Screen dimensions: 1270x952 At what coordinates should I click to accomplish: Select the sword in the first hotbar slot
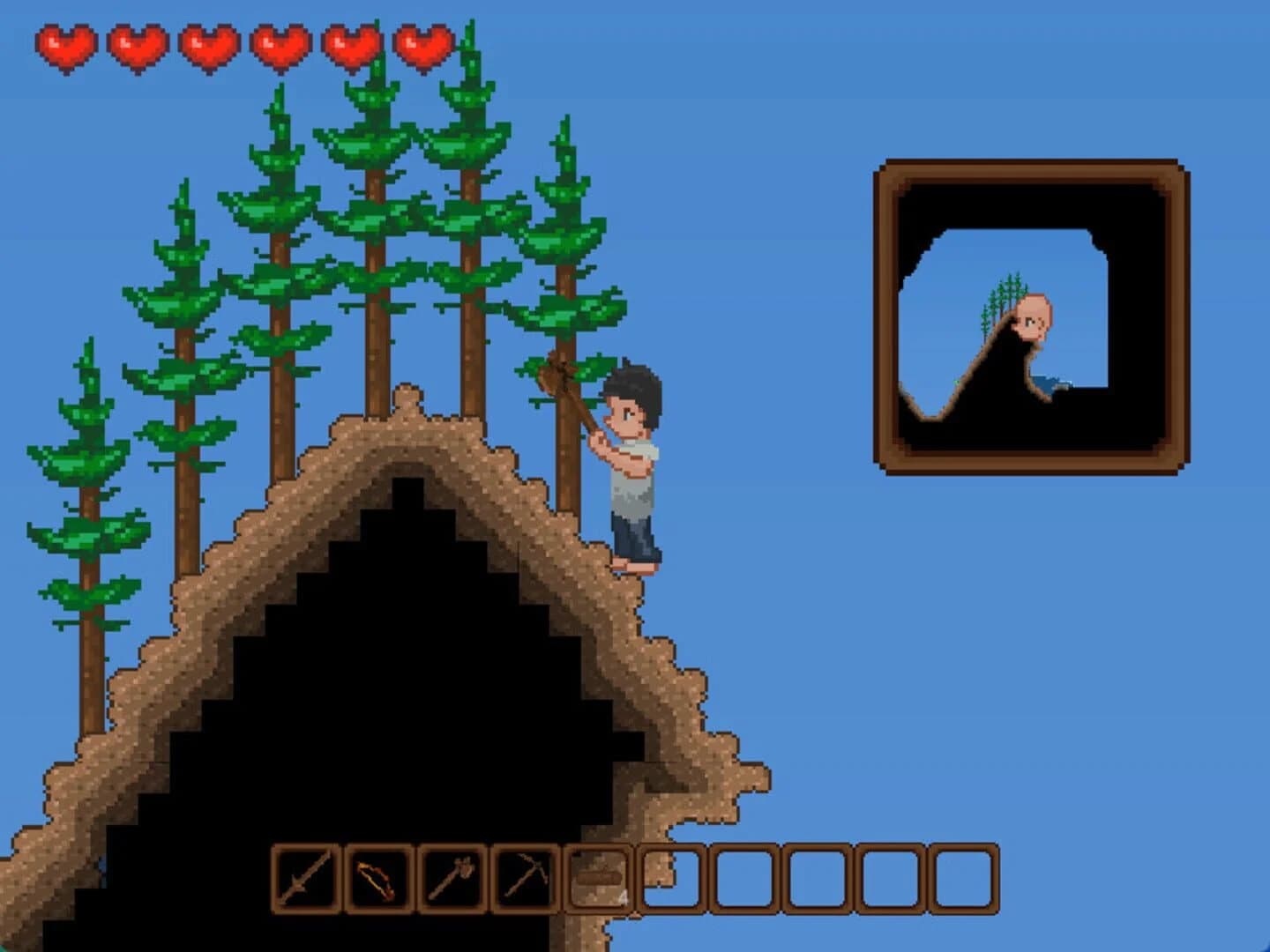pyautogui.click(x=304, y=877)
